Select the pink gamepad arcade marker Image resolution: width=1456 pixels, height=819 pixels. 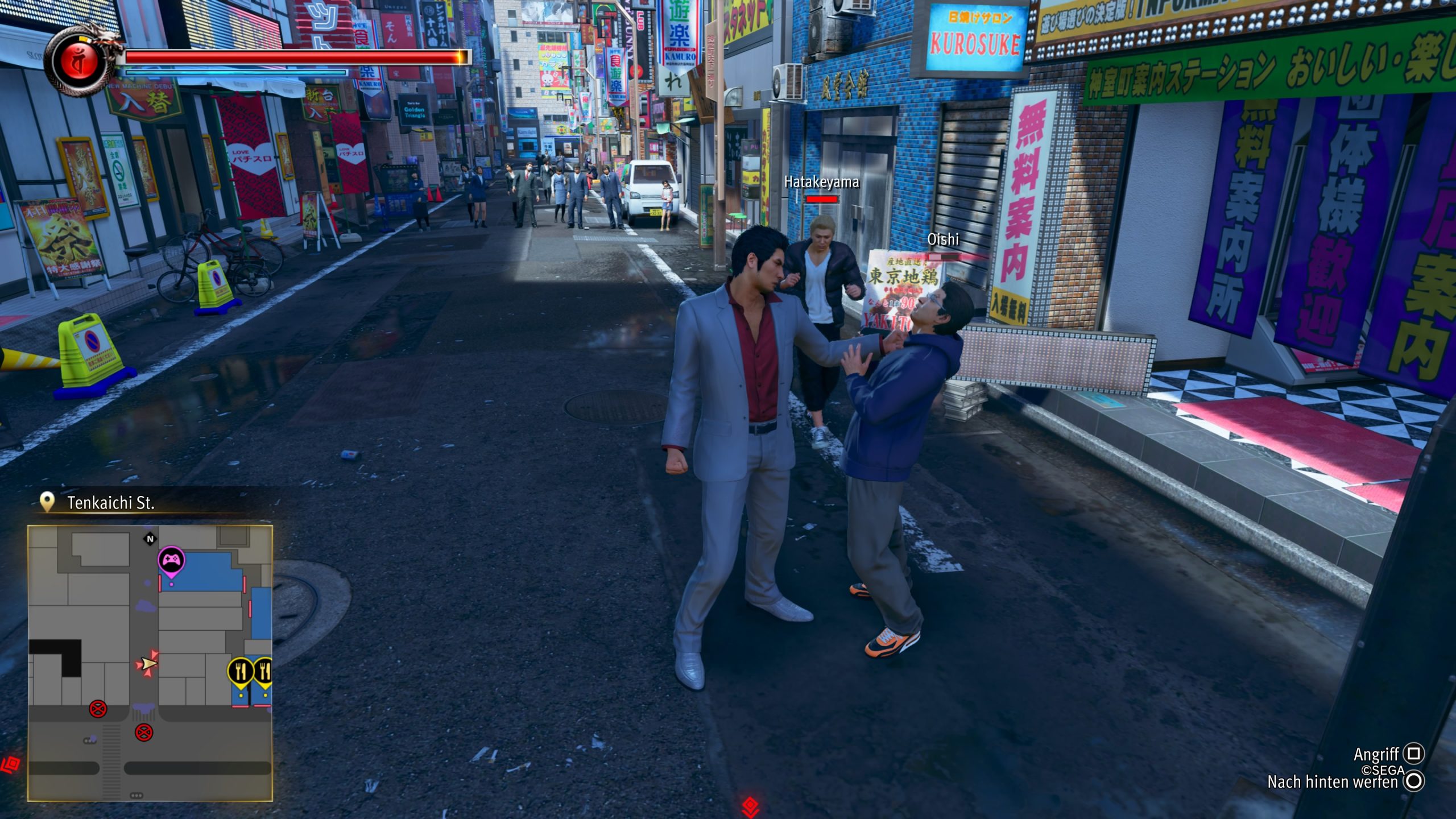[x=171, y=561]
